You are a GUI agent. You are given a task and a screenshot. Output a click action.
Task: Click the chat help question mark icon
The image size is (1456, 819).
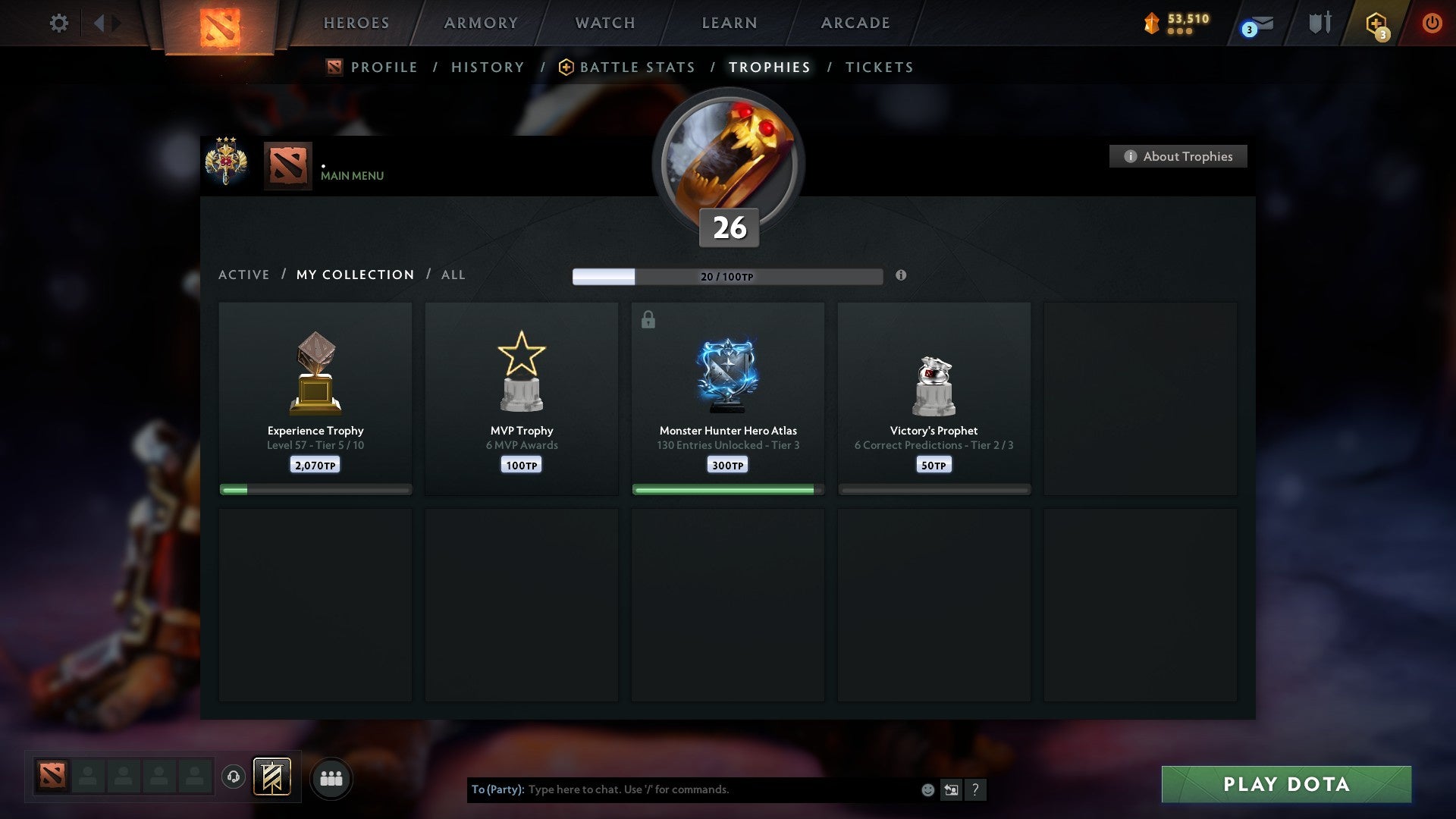(x=976, y=789)
